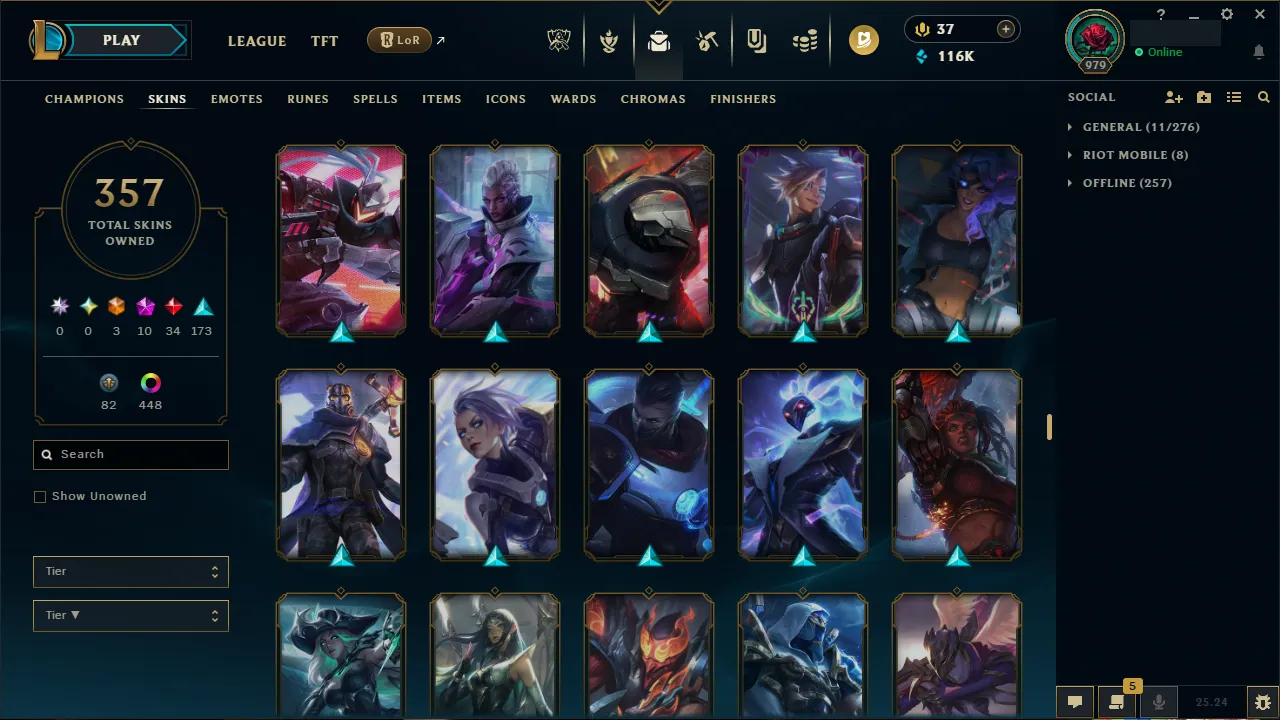This screenshot has width=1280, height=720.
Task: Open Loot with the backpack icon
Action: click(657, 40)
